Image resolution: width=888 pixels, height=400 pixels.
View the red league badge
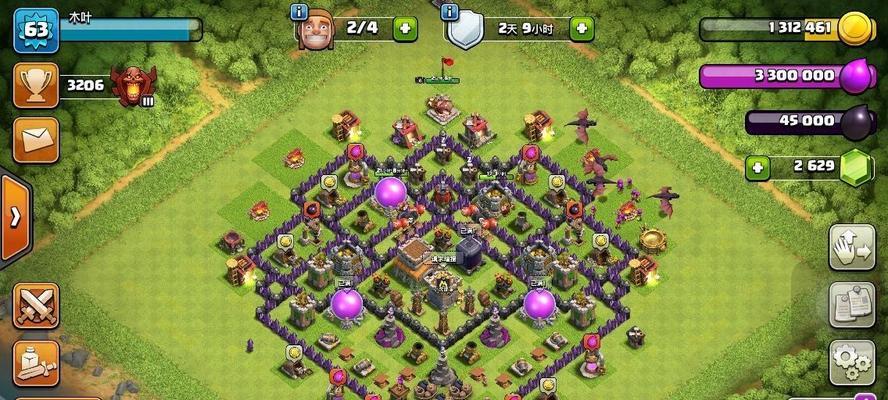133,87
